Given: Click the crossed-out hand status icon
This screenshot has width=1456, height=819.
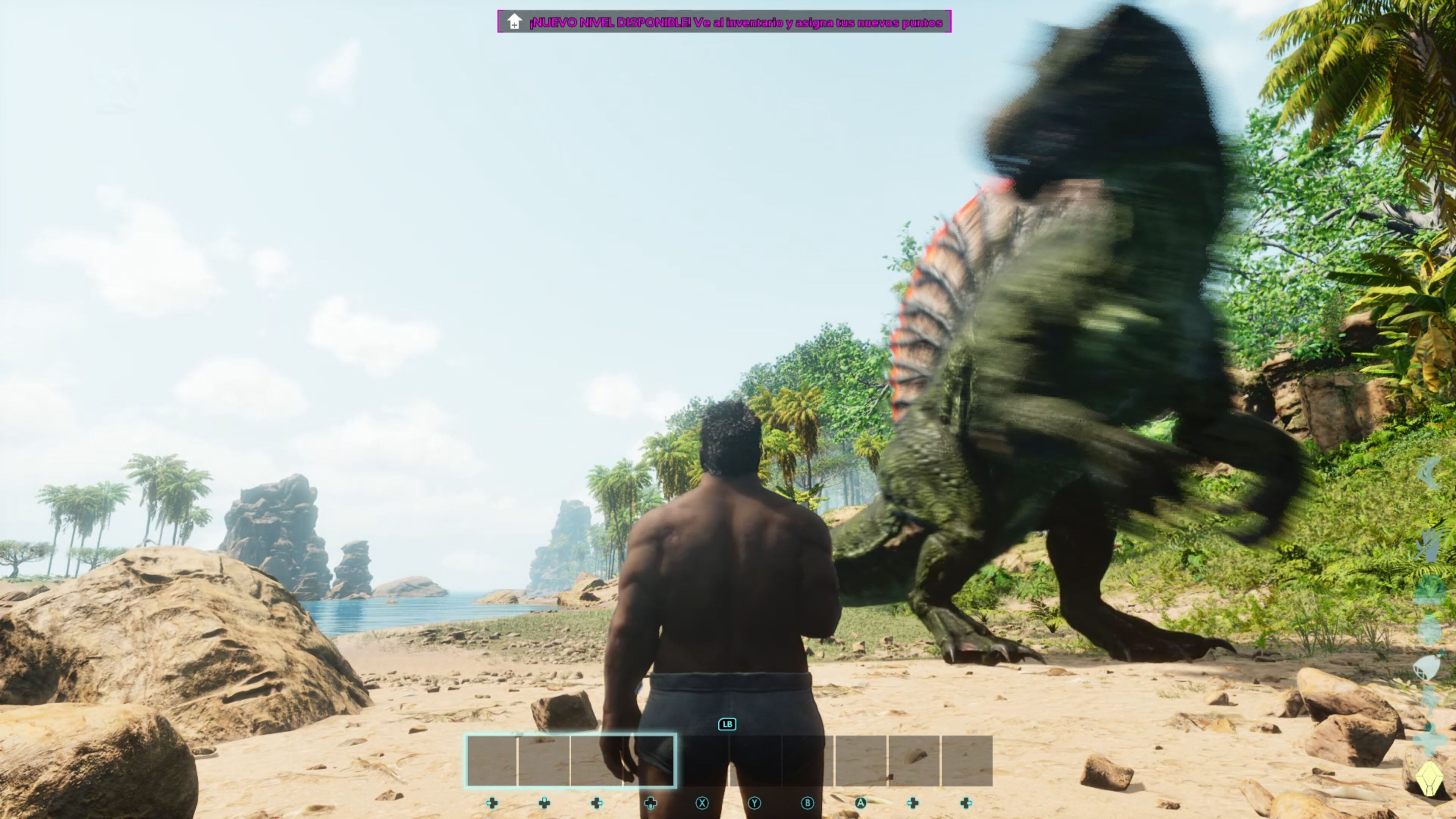Looking at the screenshot, I should click(1429, 546).
